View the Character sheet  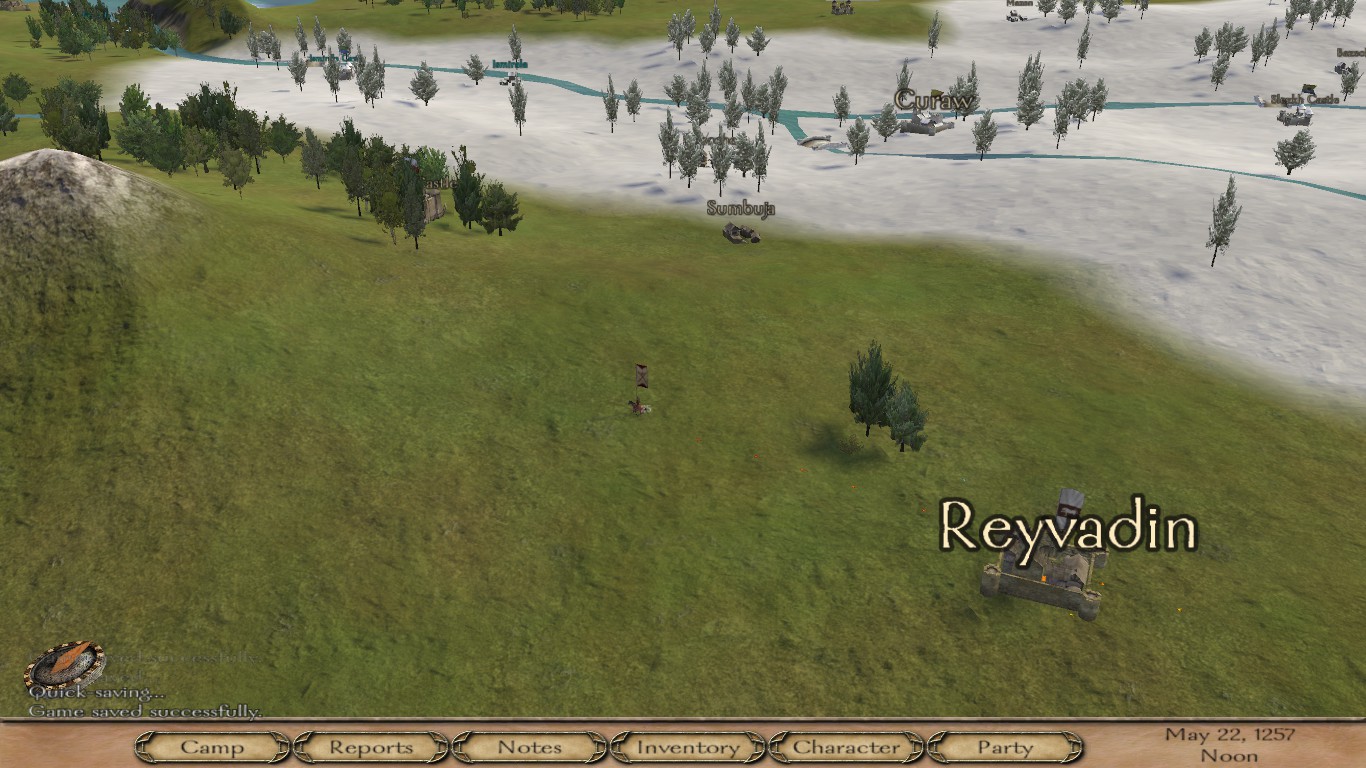tap(846, 747)
